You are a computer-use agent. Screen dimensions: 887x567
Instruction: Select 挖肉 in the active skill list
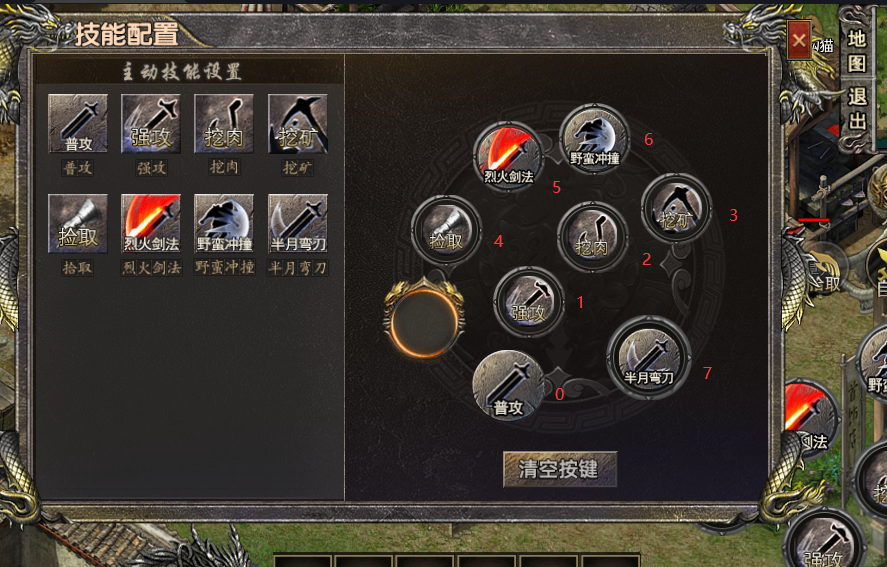pyautogui.click(x=224, y=124)
